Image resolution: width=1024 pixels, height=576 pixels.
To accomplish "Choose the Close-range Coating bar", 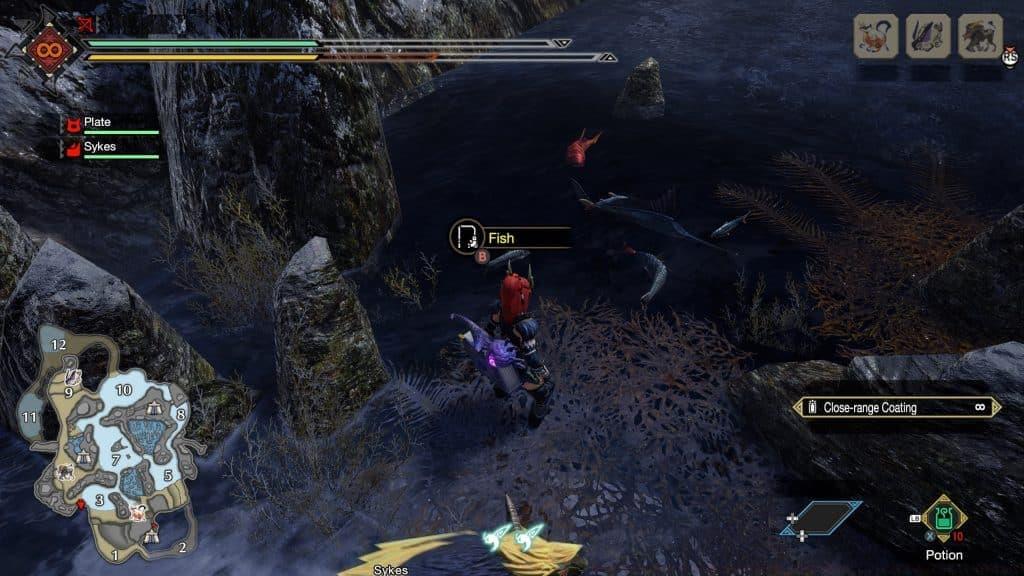I will (x=897, y=407).
